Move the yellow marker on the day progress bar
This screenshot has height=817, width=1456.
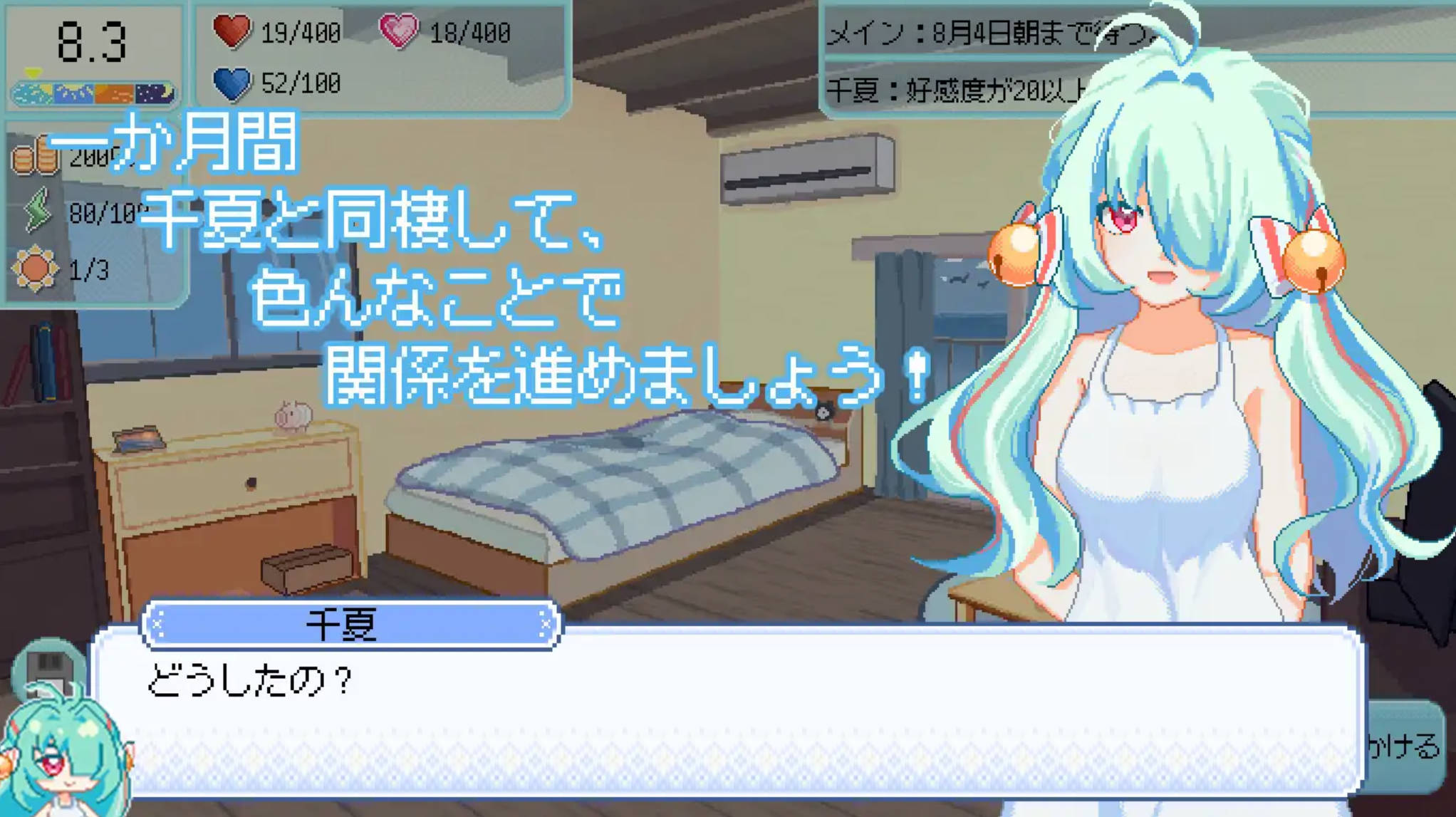[33, 71]
